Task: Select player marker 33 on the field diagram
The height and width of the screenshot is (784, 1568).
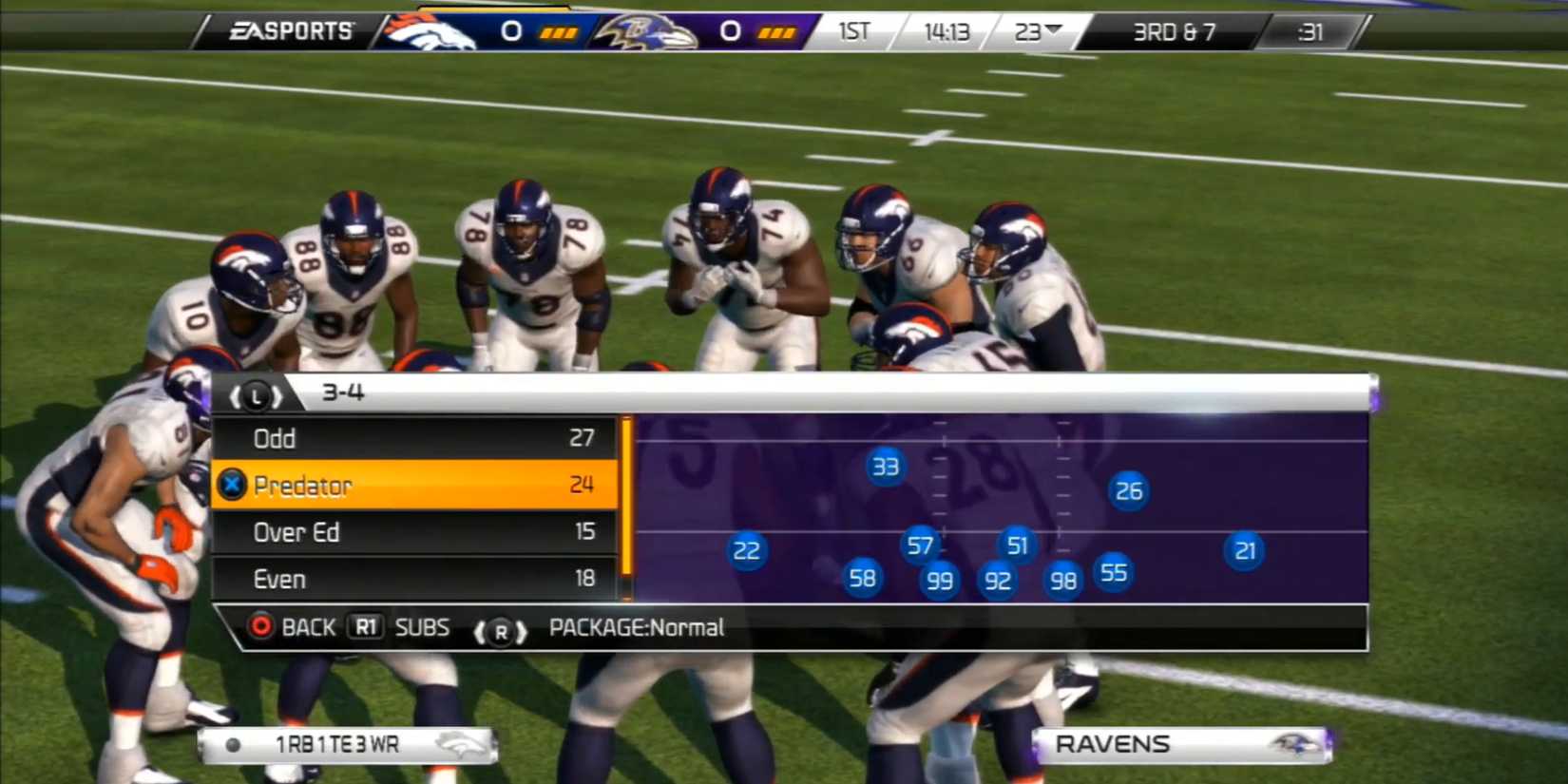Action: click(885, 467)
